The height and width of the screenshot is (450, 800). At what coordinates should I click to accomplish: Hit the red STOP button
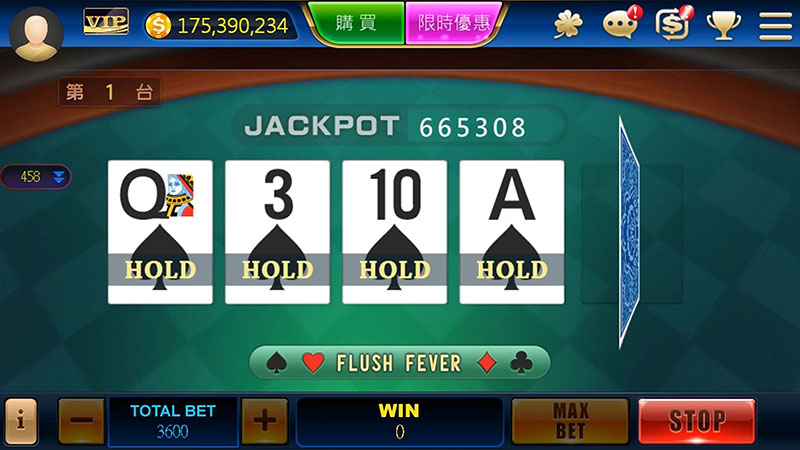[696, 421]
